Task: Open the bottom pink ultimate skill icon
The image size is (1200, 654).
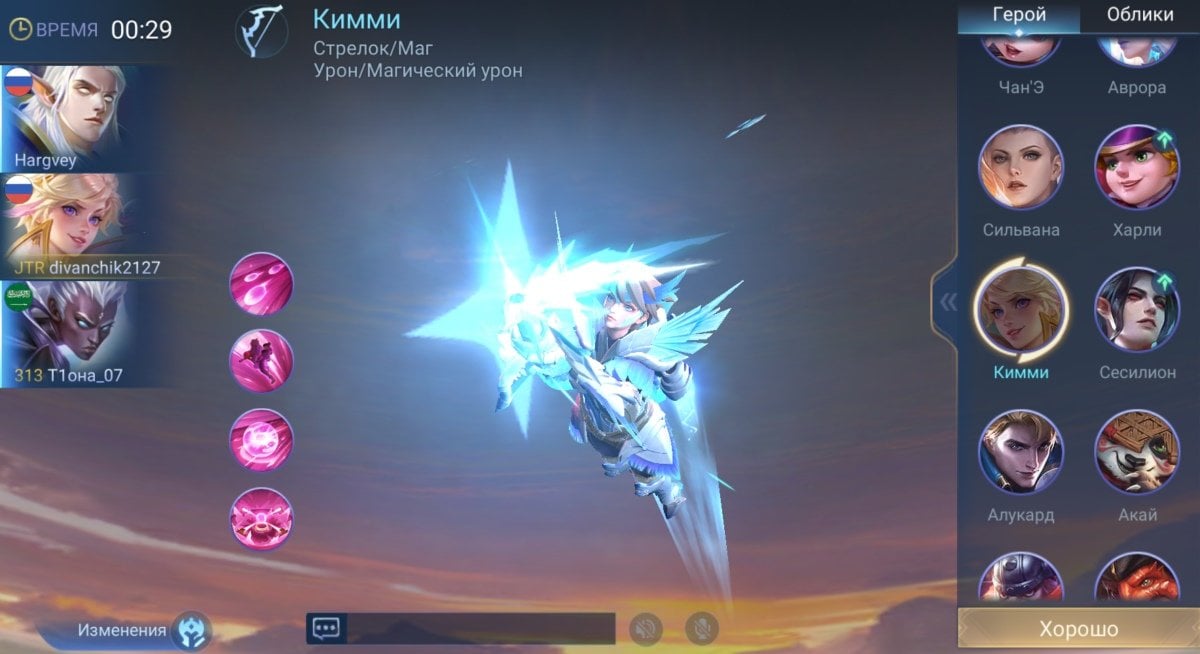Action: point(261,518)
